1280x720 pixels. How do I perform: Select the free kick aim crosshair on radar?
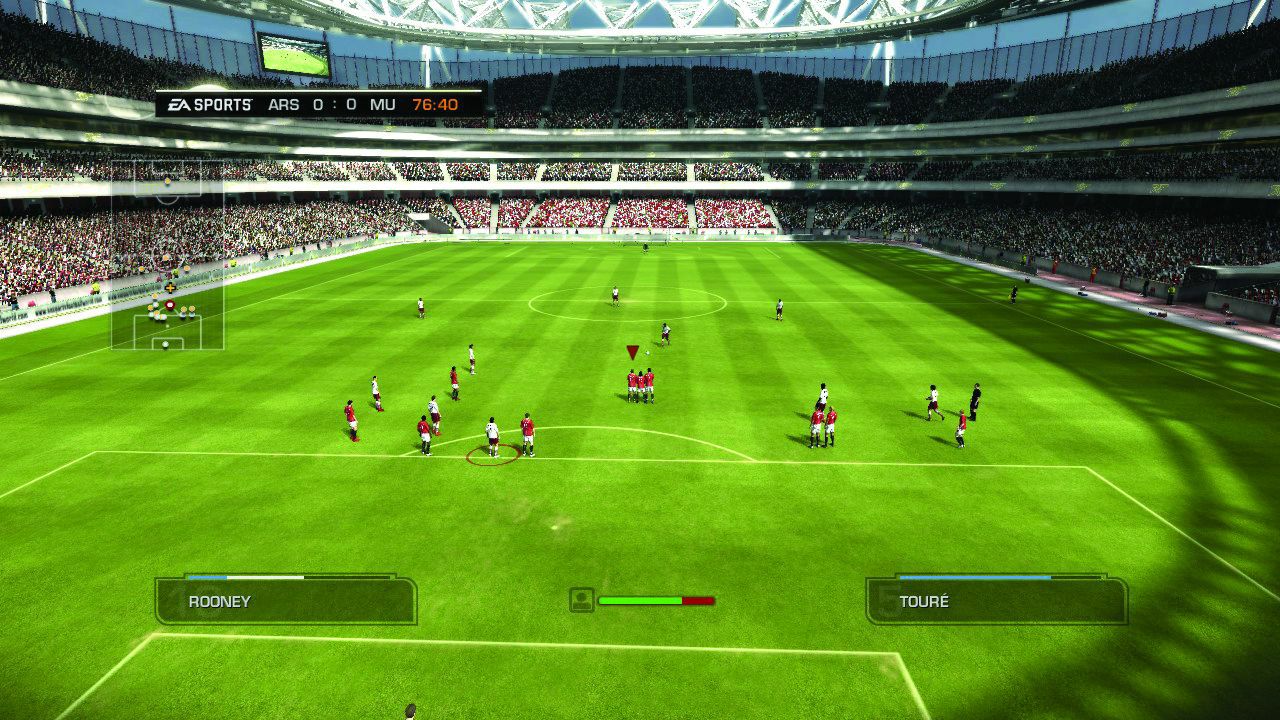170,287
